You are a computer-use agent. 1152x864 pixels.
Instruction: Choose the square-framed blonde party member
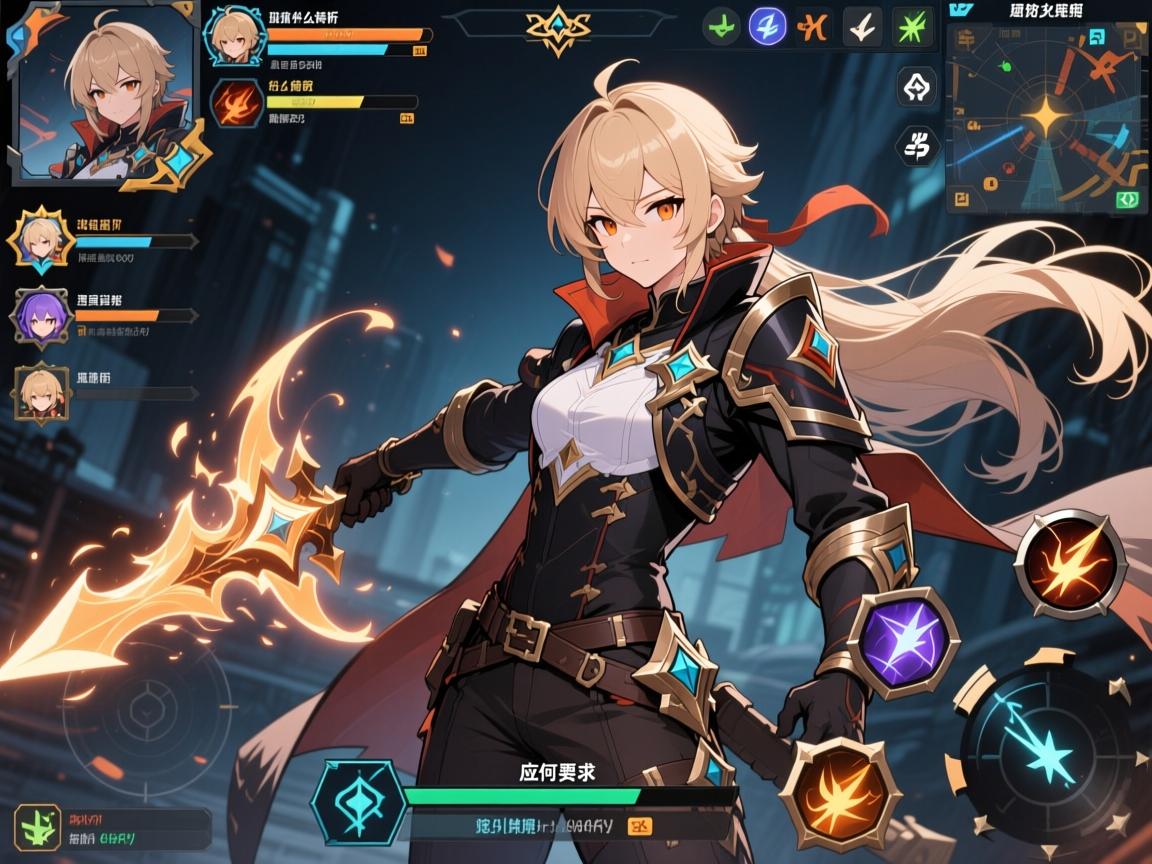point(41,393)
